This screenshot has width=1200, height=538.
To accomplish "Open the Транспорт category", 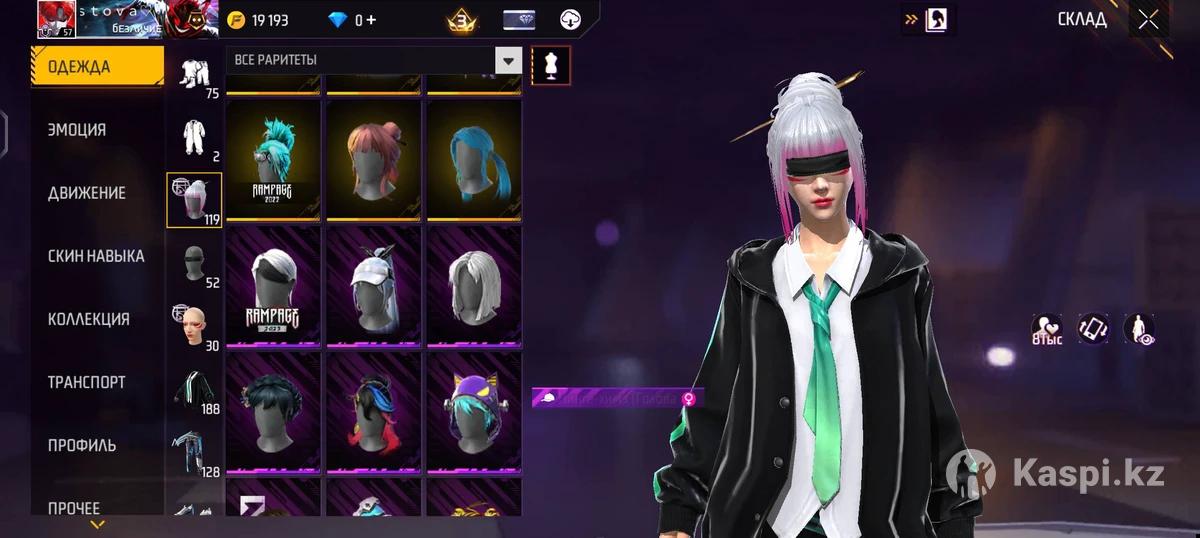I will [x=87, y=382].
